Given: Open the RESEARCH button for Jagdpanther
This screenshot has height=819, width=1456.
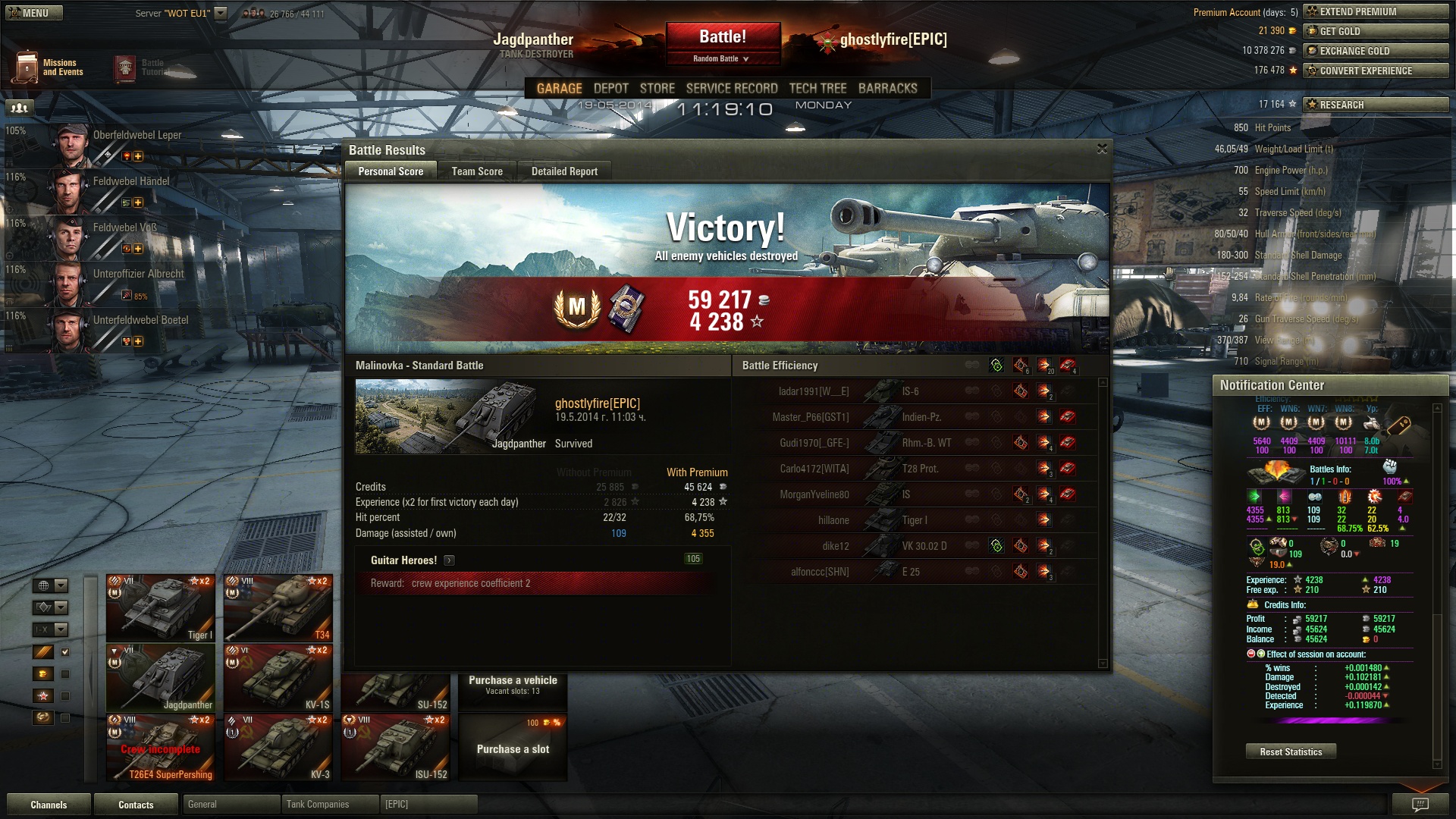Looking at the screenshot, I should pyautogui.click(x=1375, y=105).
